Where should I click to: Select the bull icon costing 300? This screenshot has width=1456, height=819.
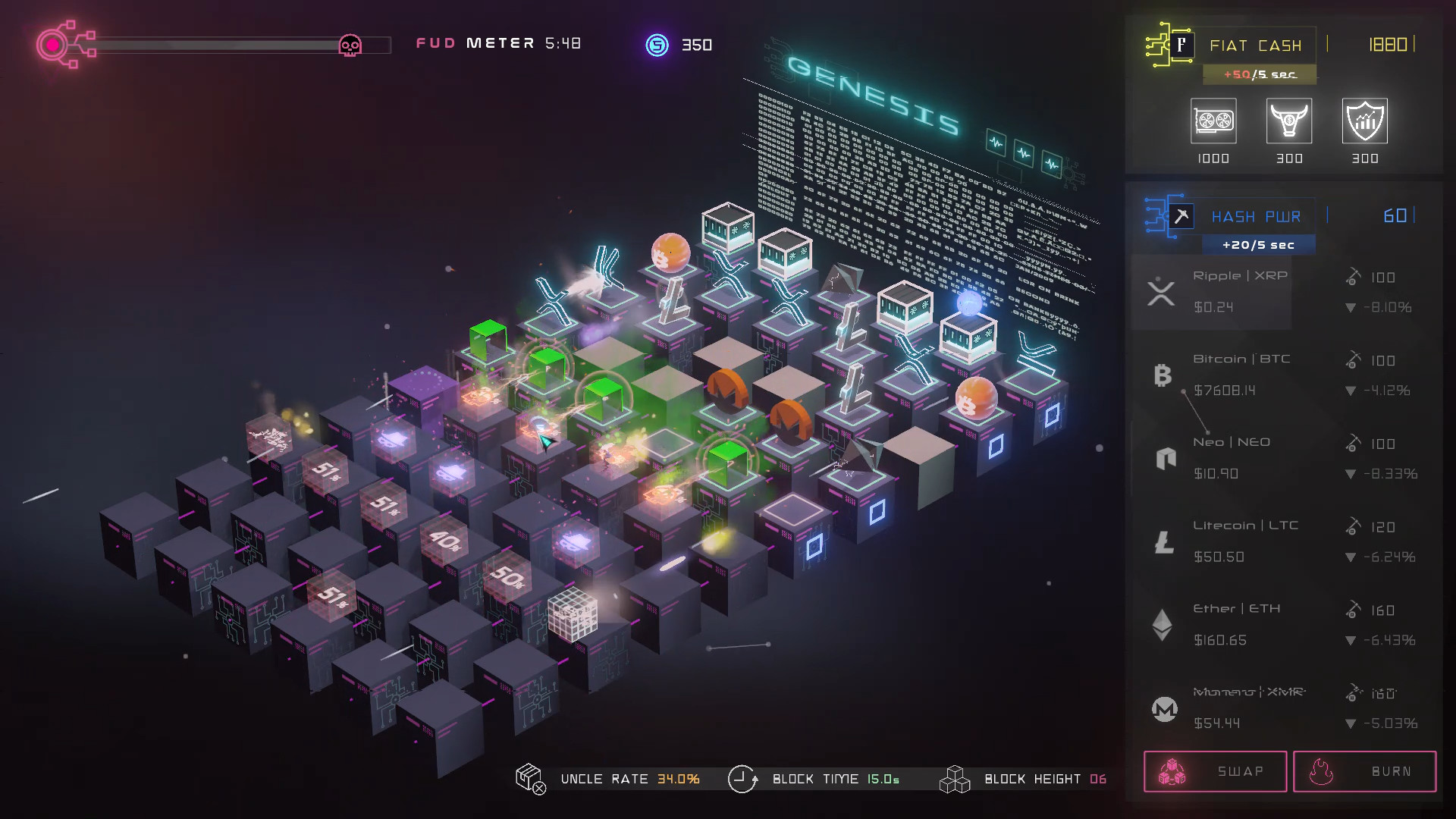tap(1289, 121)
